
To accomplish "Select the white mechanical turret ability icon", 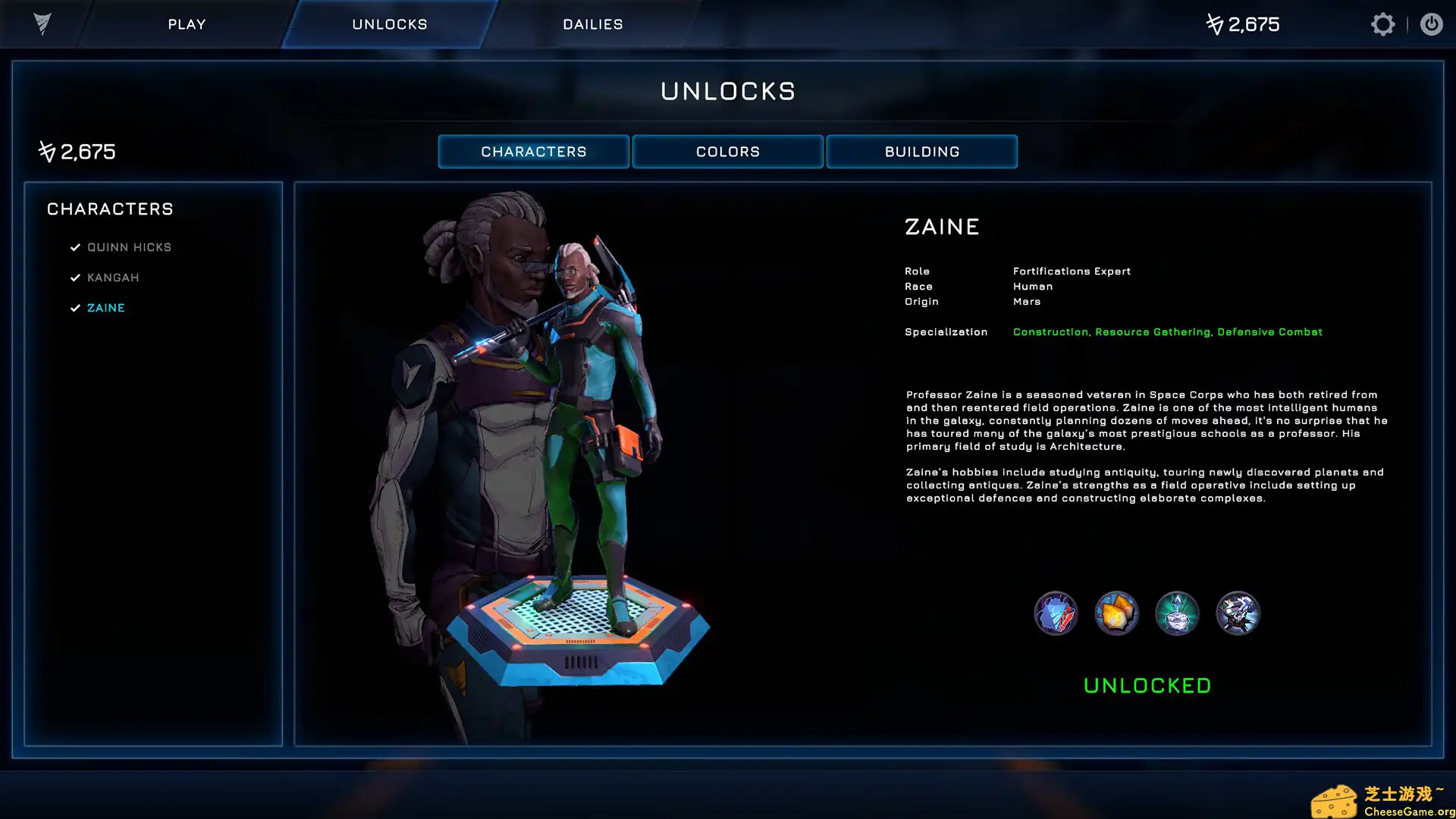I will coord(1238,613).
